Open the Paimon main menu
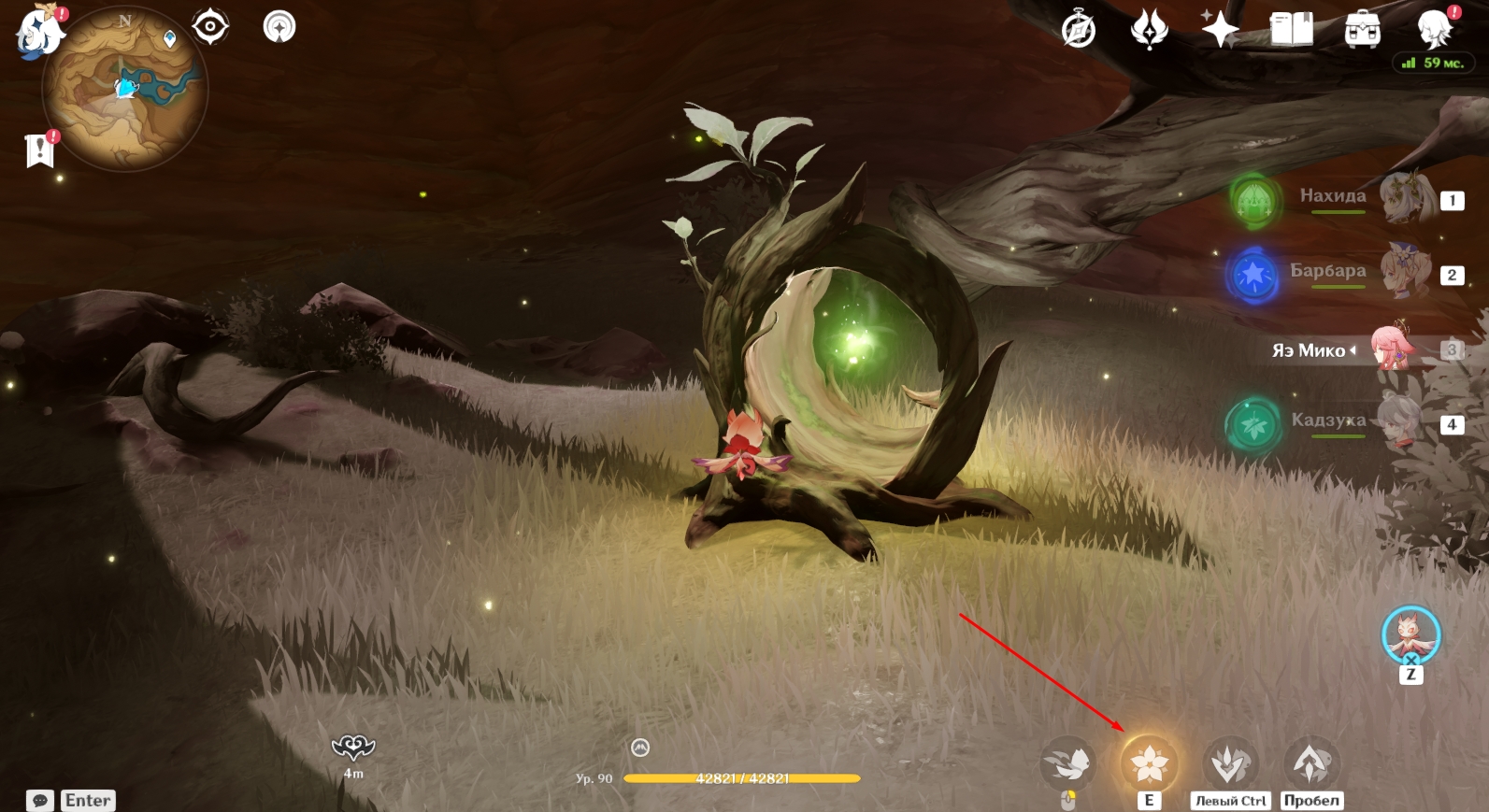This screenshot has height=812, width=1489. tap(39, 32)
